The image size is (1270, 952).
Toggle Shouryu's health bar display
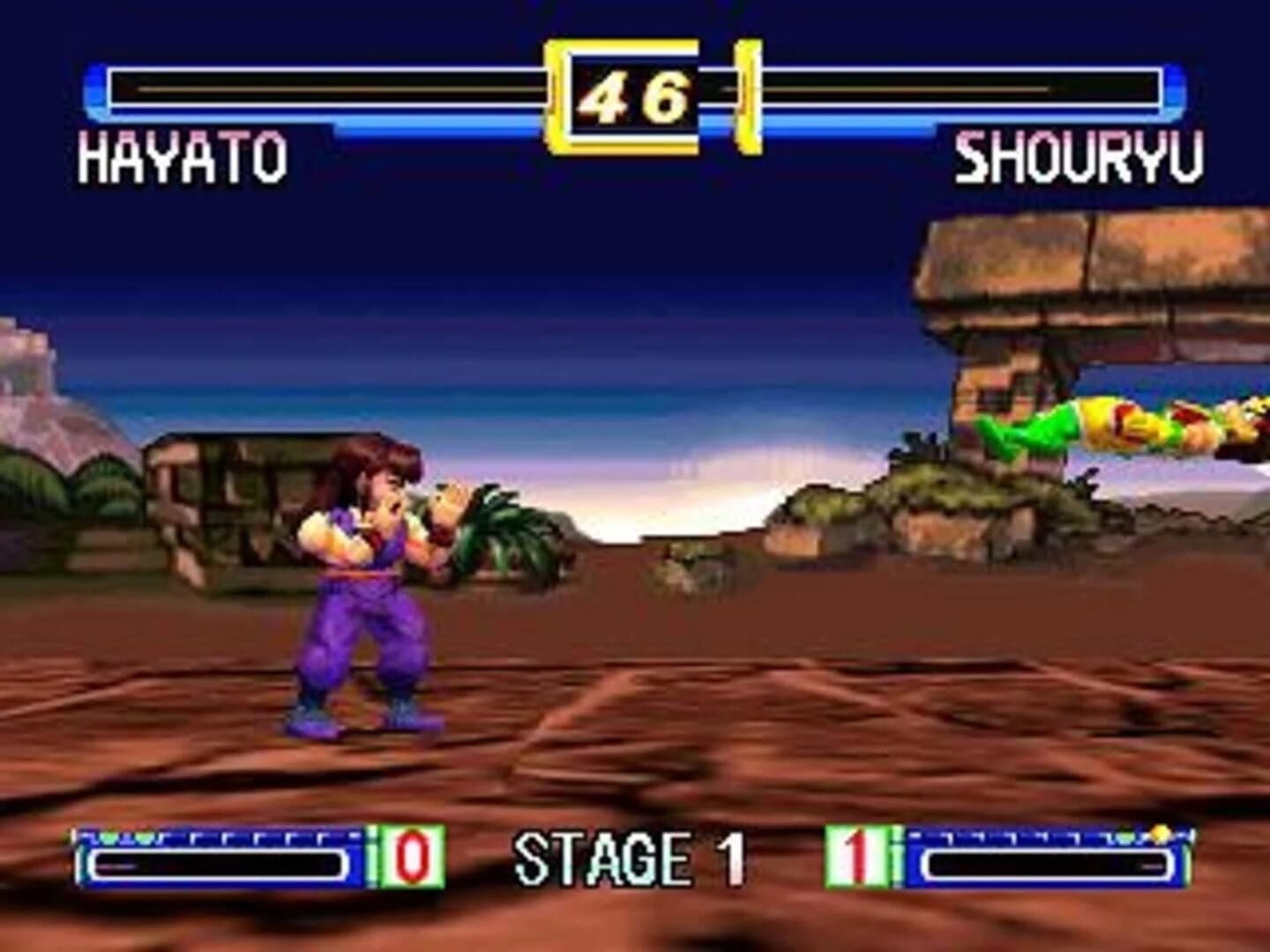(x=961, y=88)
